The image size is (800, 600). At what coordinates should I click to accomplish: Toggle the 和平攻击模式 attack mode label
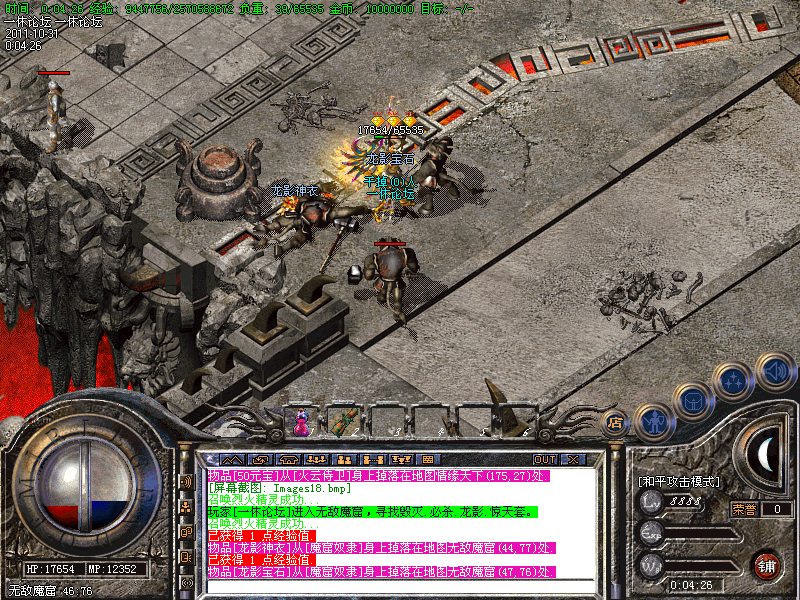679,481
